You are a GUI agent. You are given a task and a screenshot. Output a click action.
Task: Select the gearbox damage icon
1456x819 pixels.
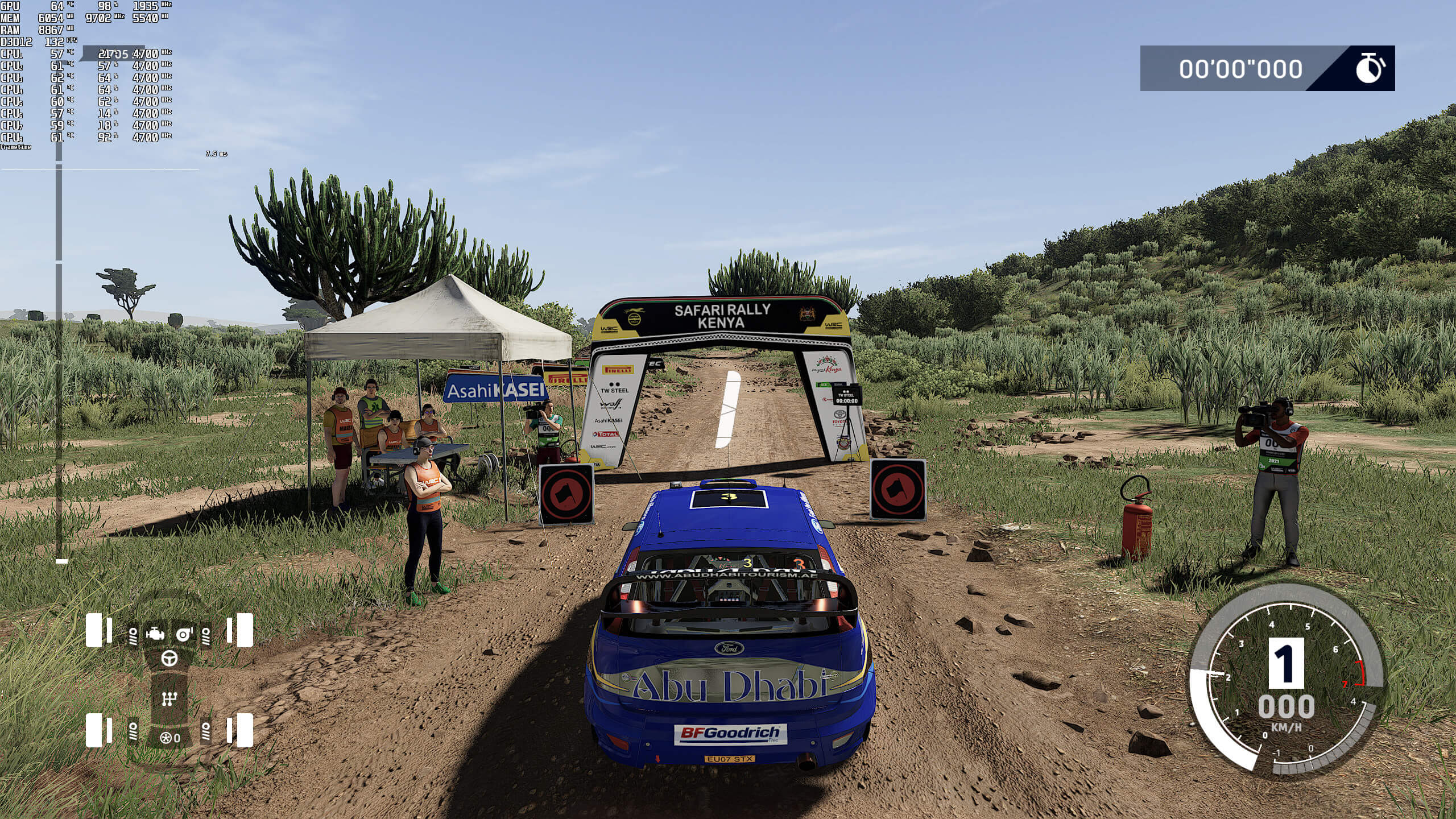169,698
